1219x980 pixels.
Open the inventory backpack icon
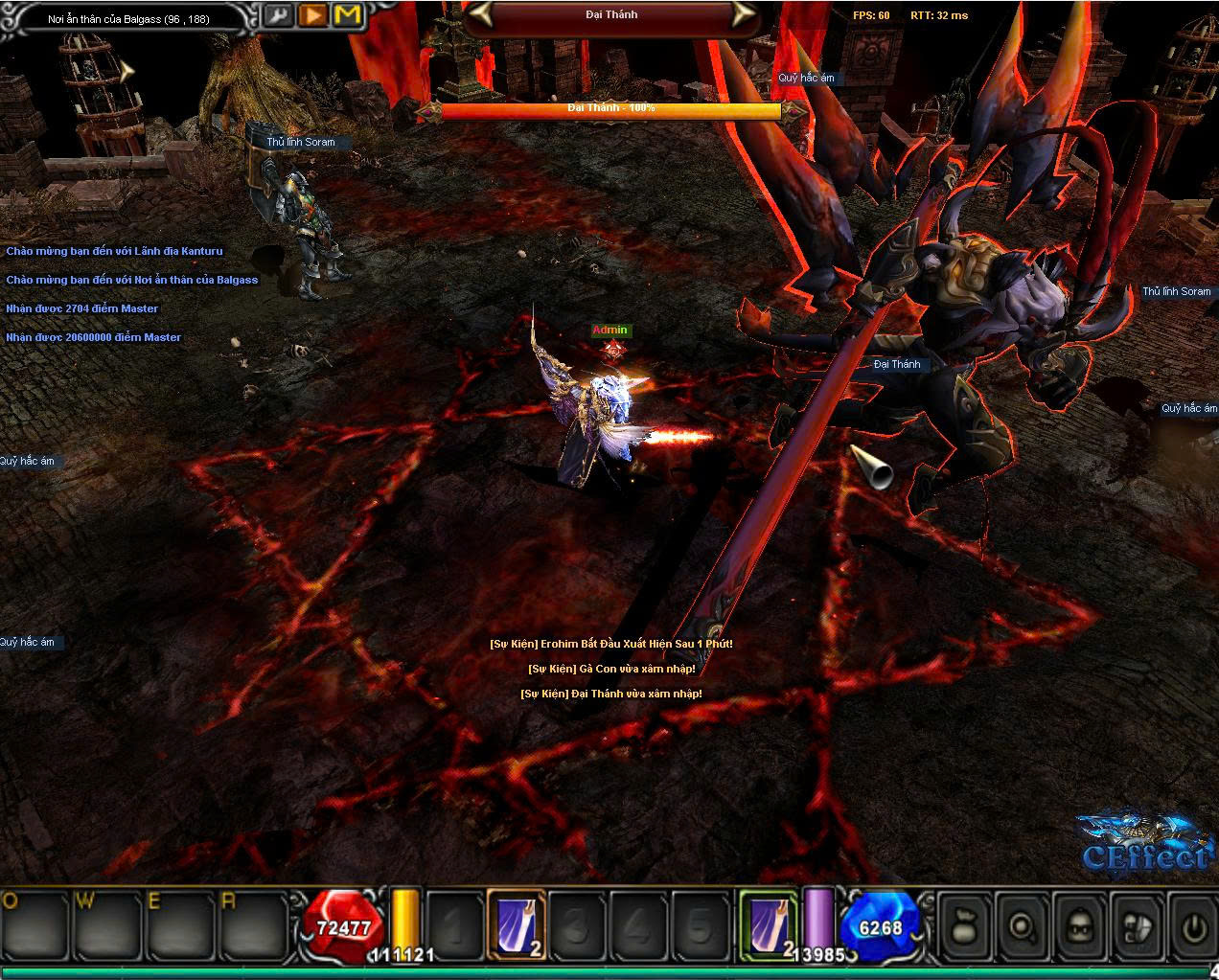[1138, 926]
